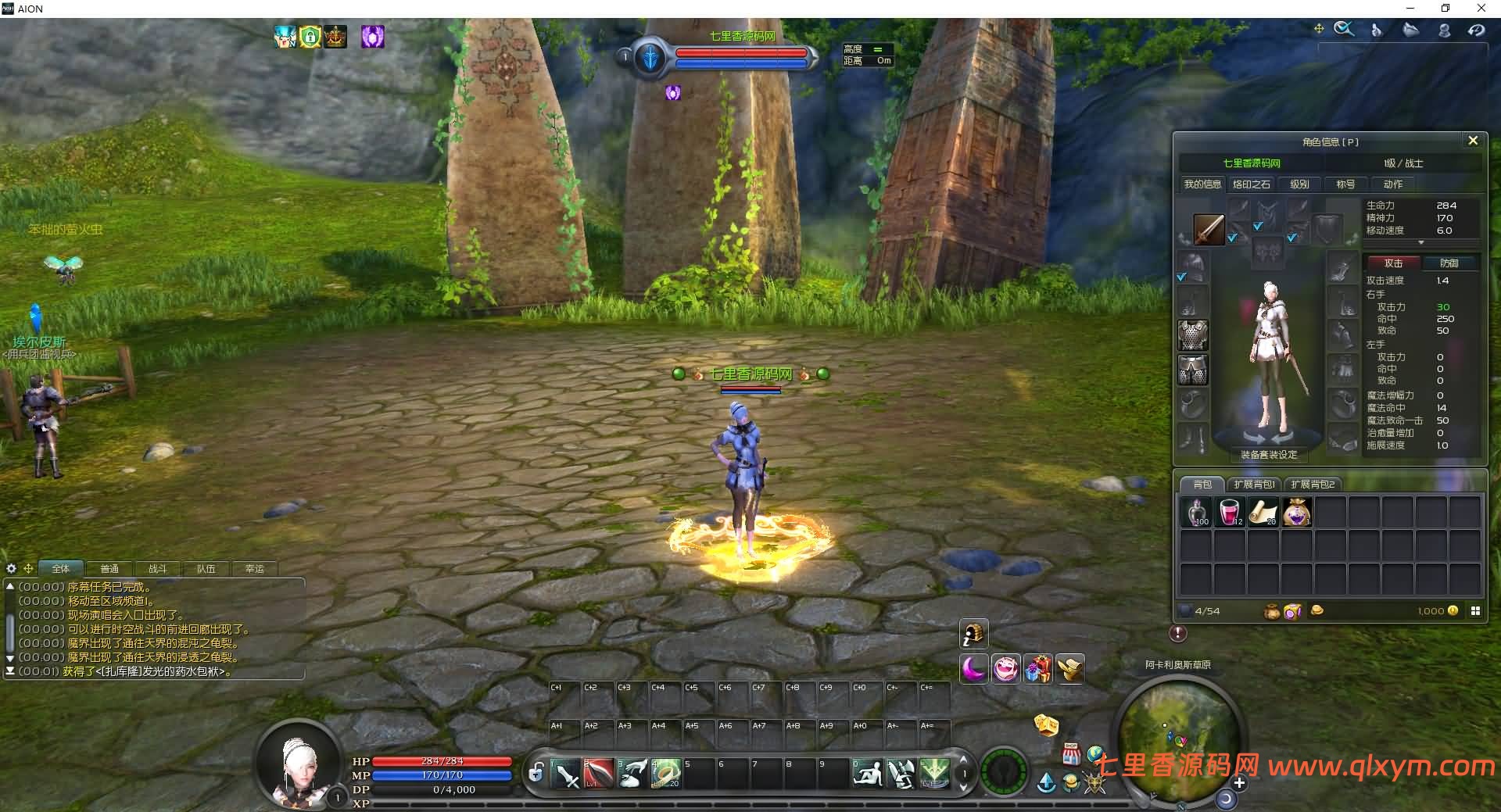Click the 装备套装设定 button
The image size is (1501, 812).
point(1268,455)
